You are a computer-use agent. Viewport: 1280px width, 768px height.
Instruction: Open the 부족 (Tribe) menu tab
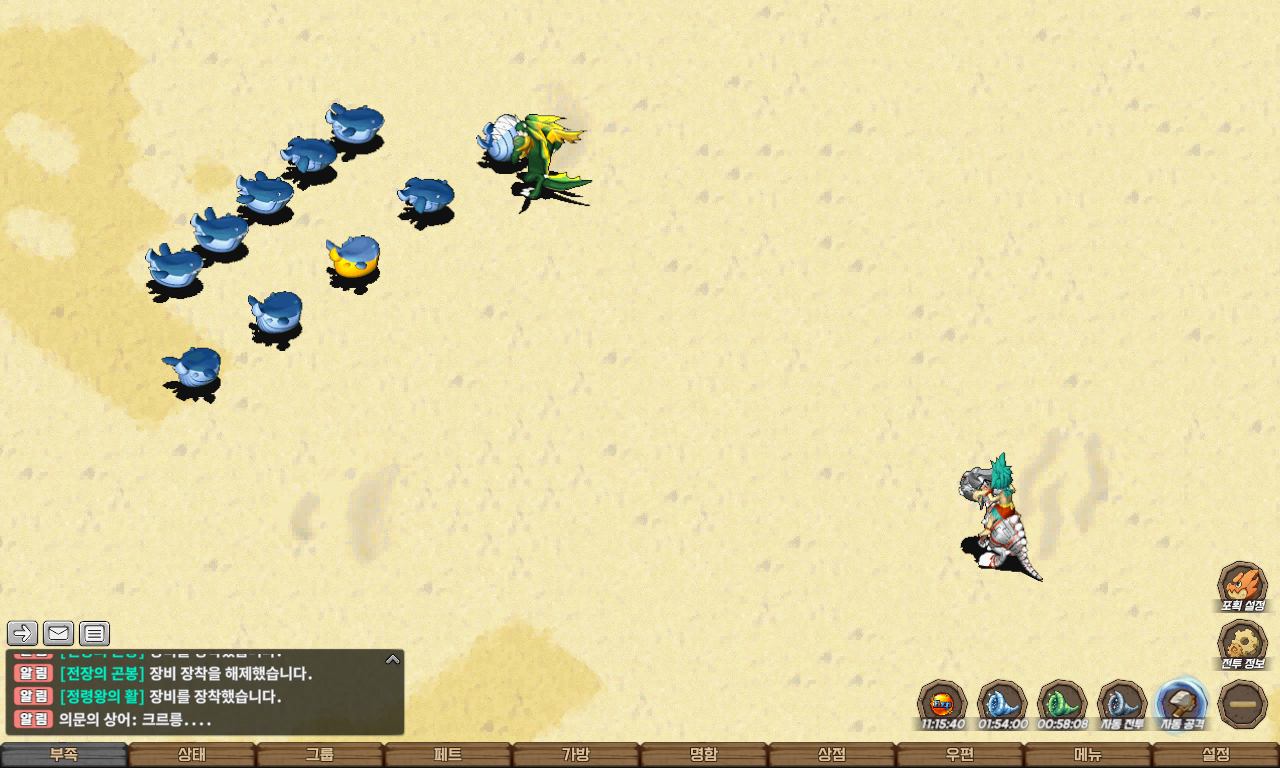tap(64, 755)
